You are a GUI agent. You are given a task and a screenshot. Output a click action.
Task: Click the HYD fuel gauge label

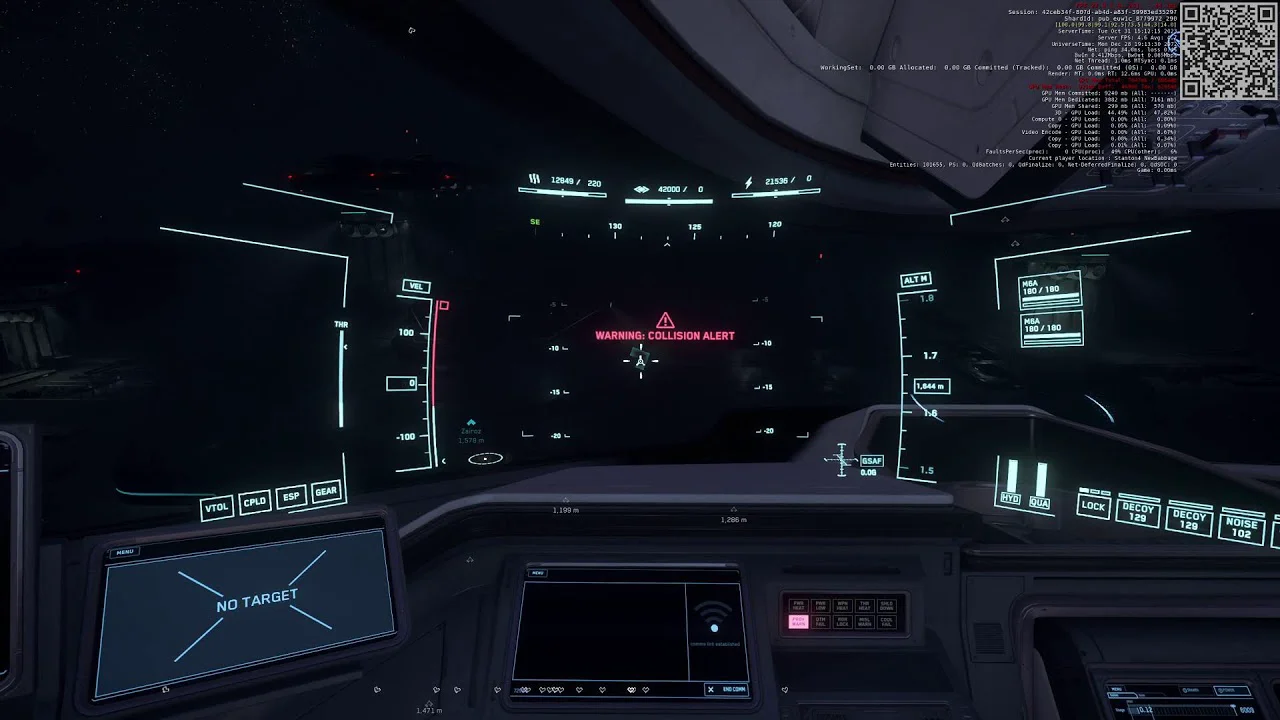point(1011,499)
